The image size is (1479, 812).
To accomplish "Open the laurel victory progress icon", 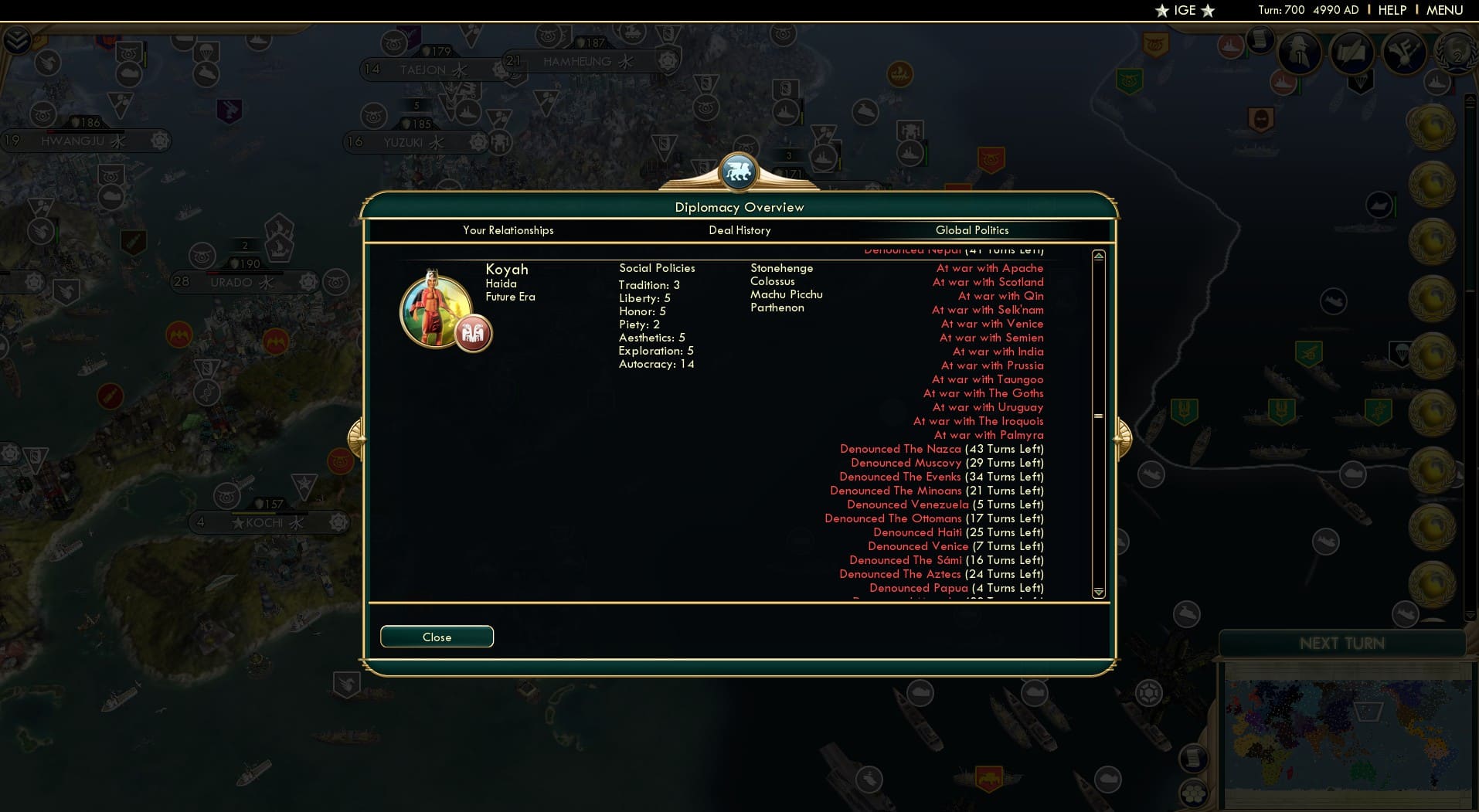I will pos(1457,54).
